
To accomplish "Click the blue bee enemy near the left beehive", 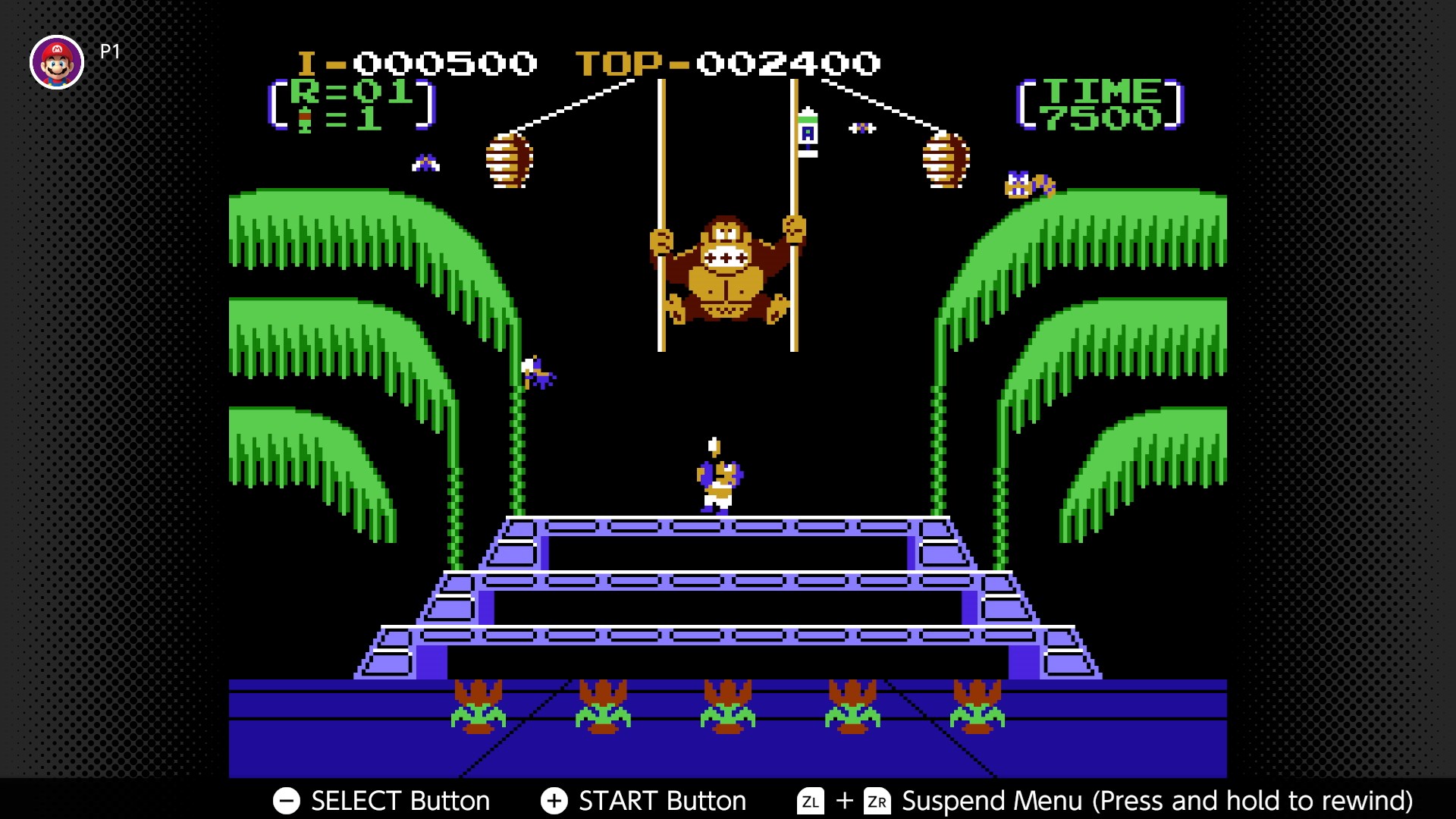I will pyautogui.click(x=427, y=161).
